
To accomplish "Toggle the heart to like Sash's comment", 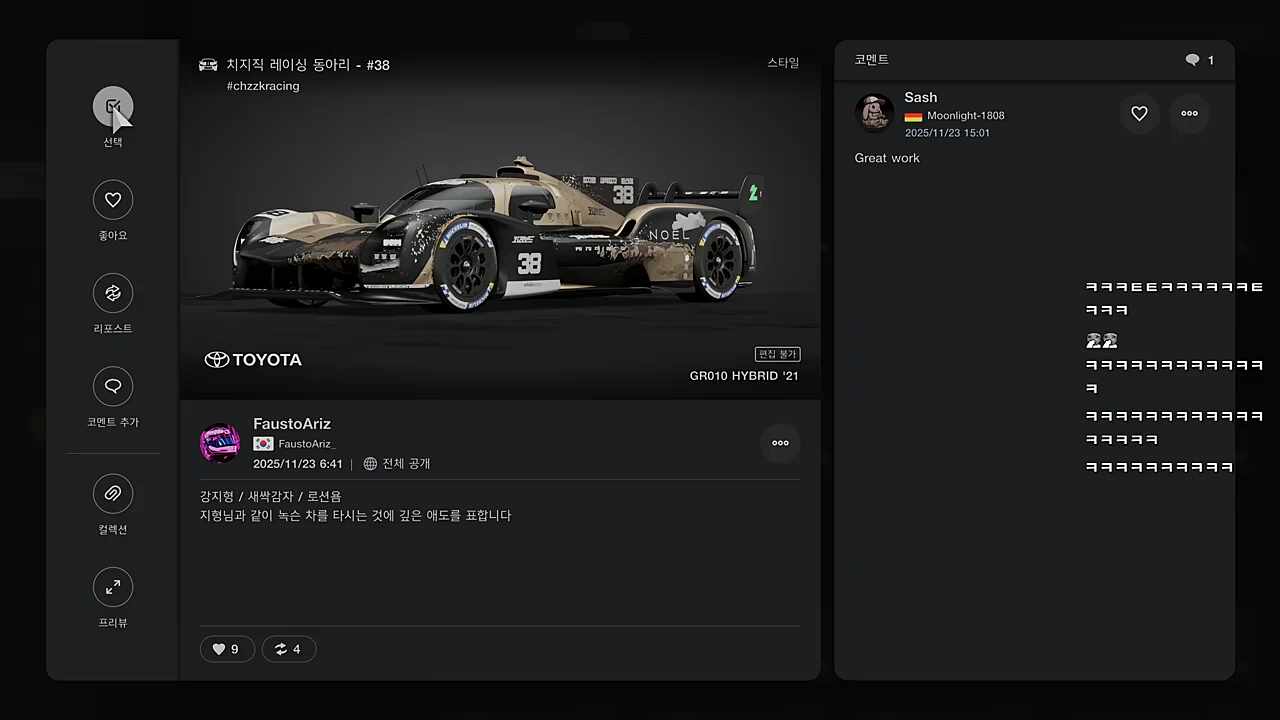I will coord(1139,113).
